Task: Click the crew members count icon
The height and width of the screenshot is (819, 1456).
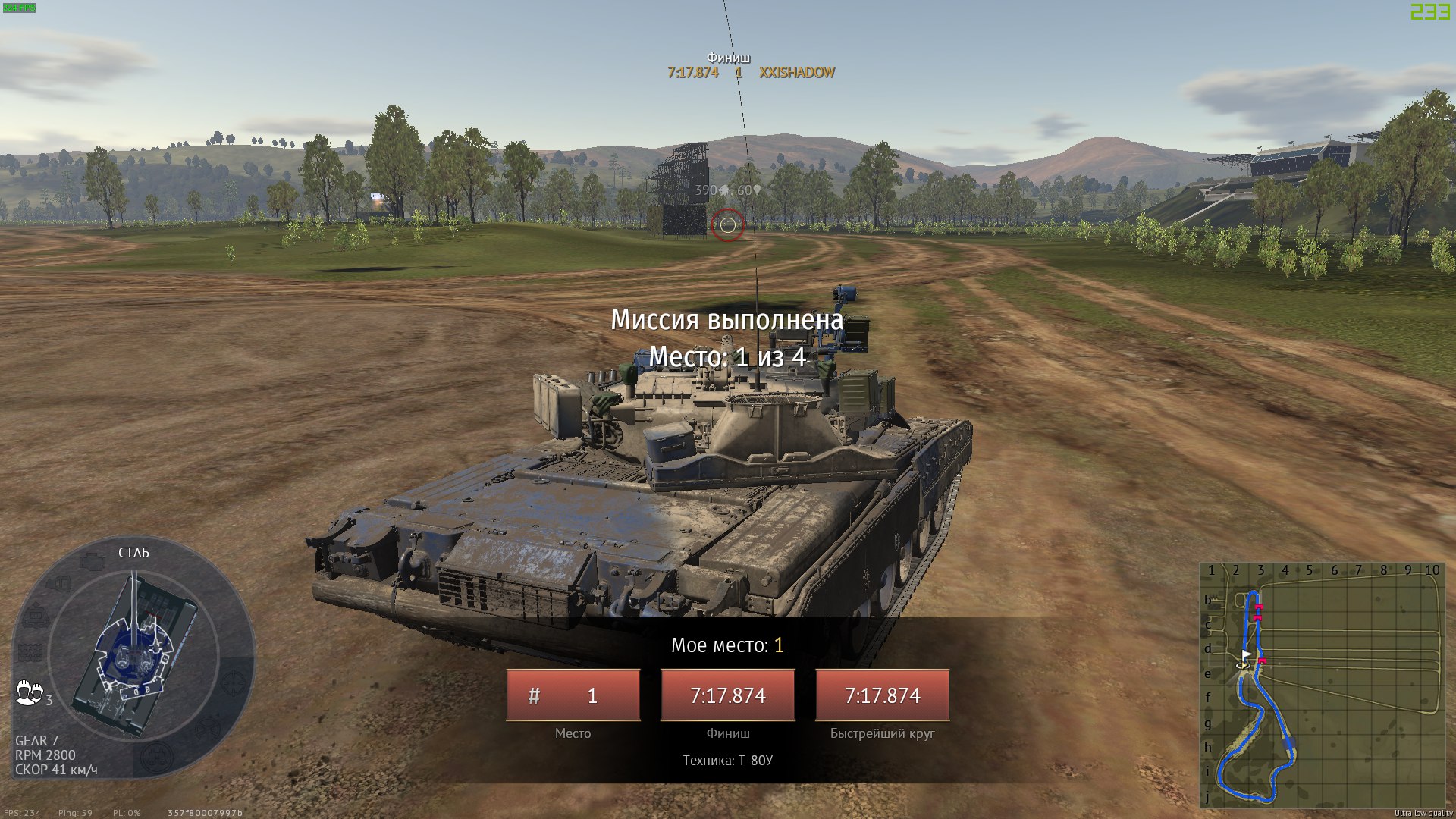Action: [30, 693]
